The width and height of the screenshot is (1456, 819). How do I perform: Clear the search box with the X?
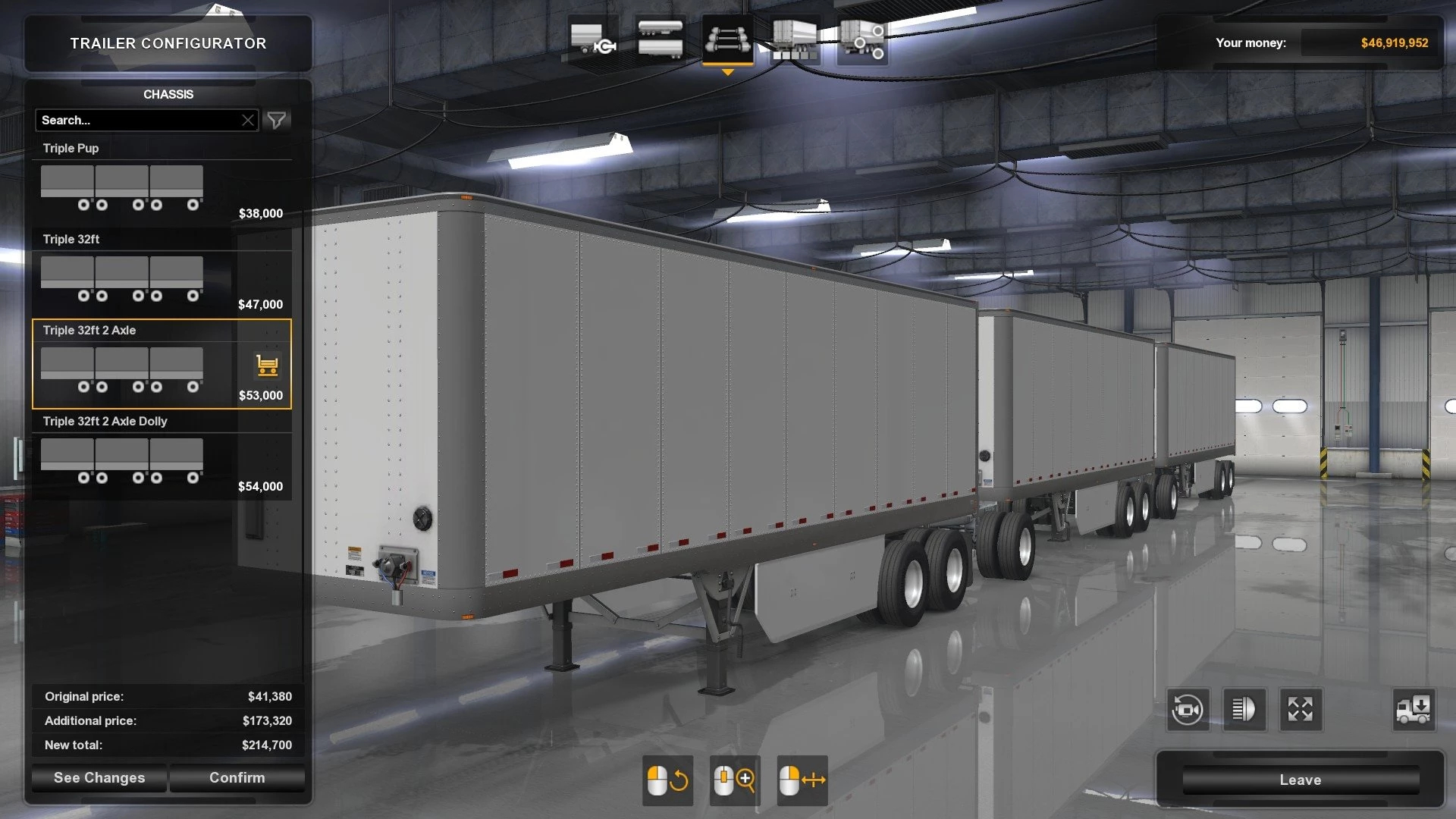(x=248, y=121)
